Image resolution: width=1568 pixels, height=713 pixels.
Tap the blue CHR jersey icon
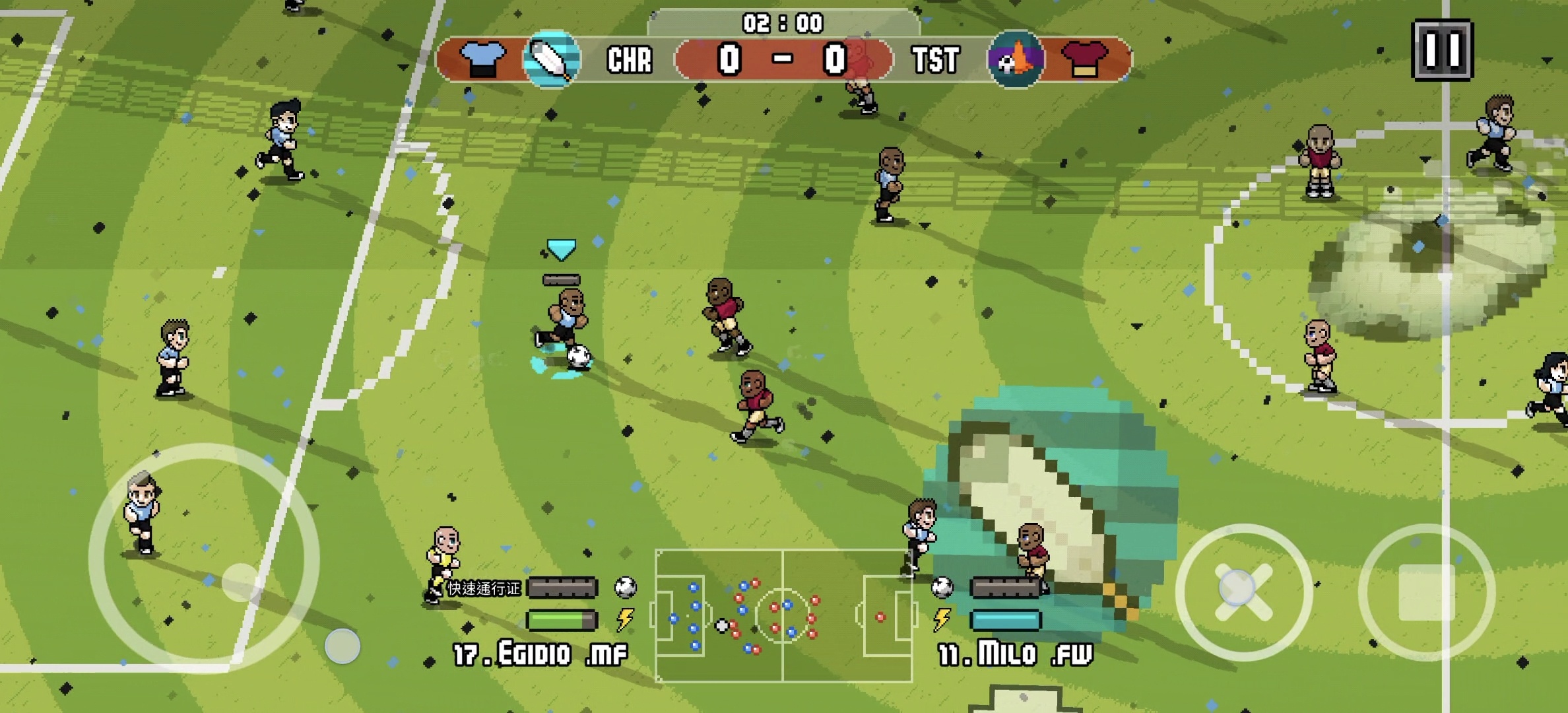[482, 59]
